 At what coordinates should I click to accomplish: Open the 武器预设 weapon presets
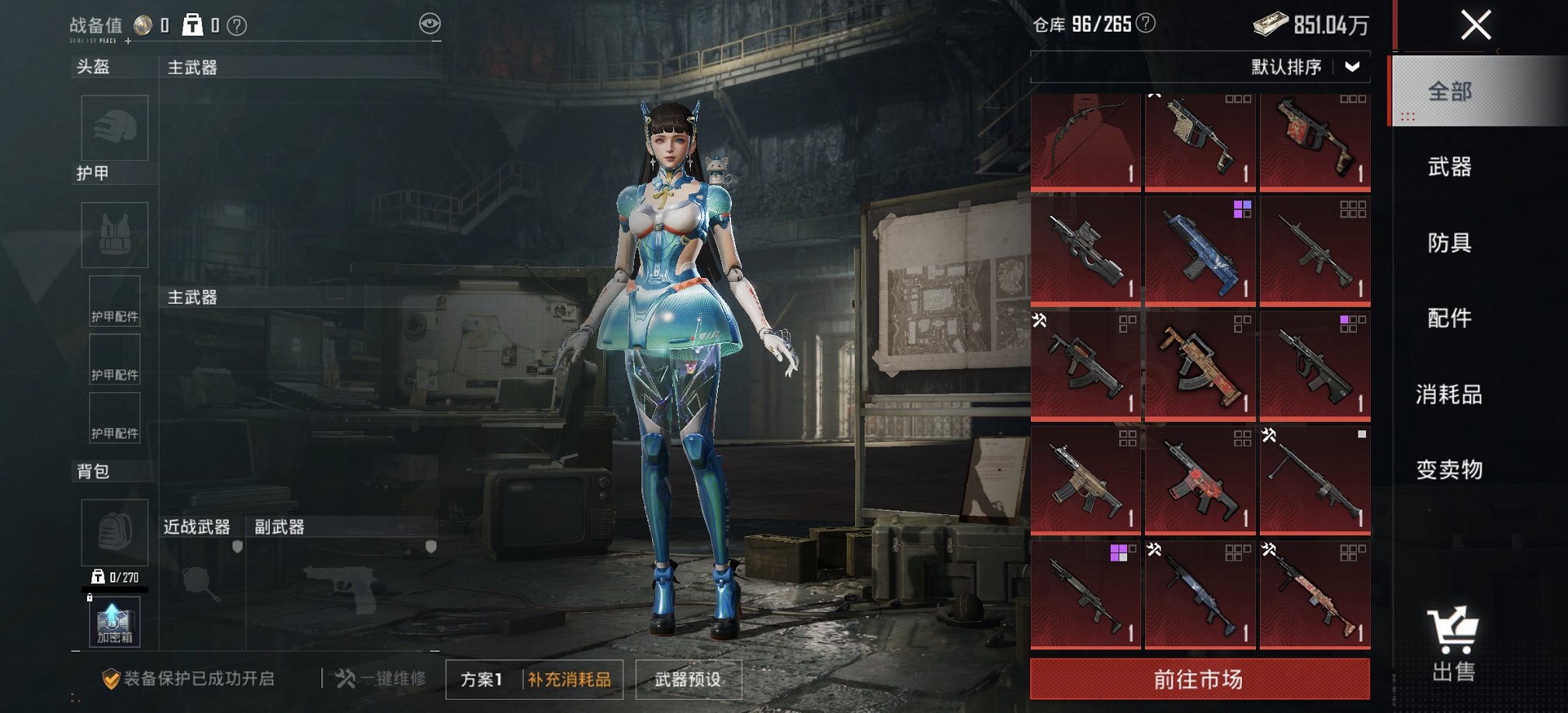[688, 680]
